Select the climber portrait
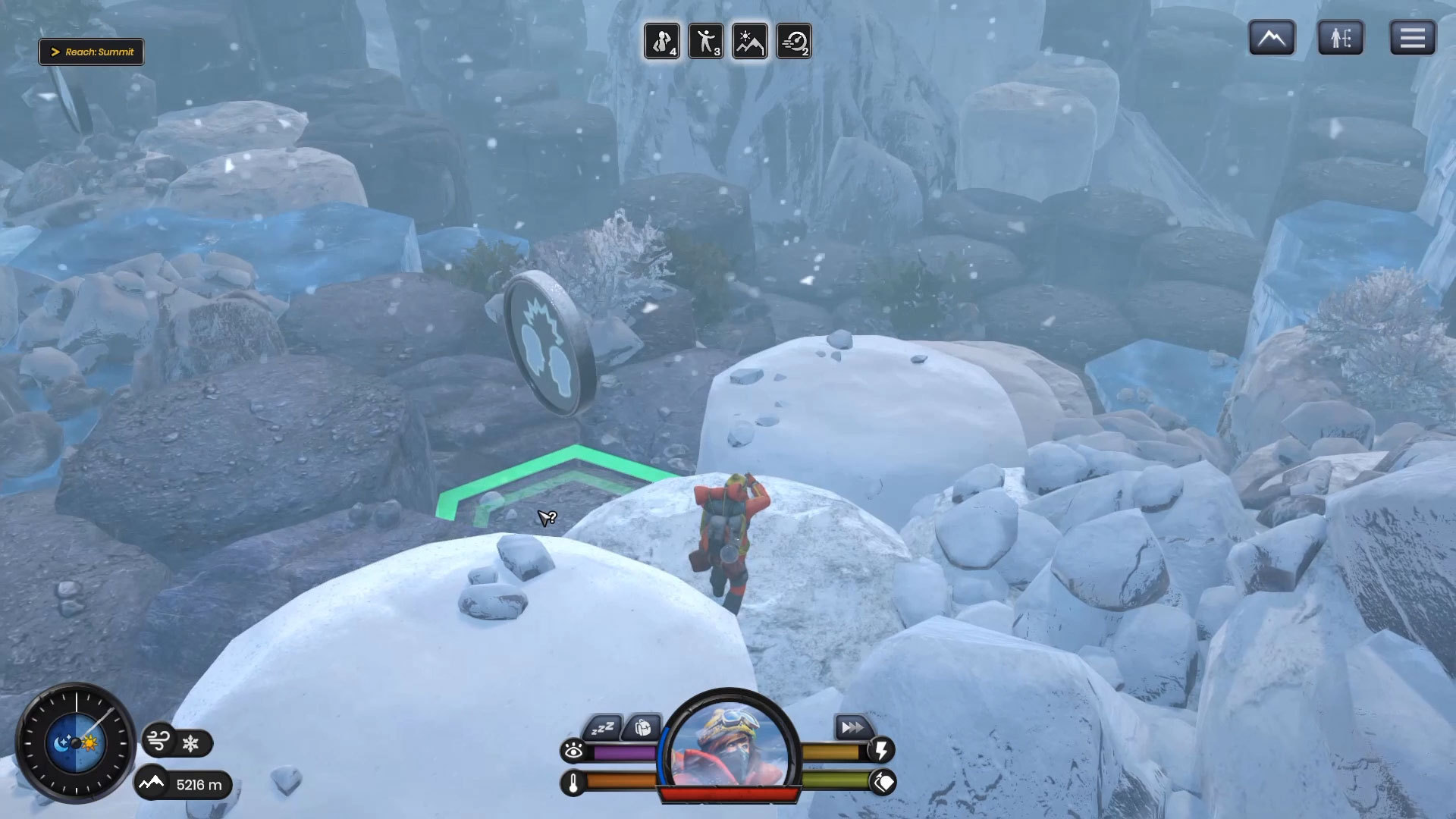Viewport: 1456px width, 819px height. (730, 747)
